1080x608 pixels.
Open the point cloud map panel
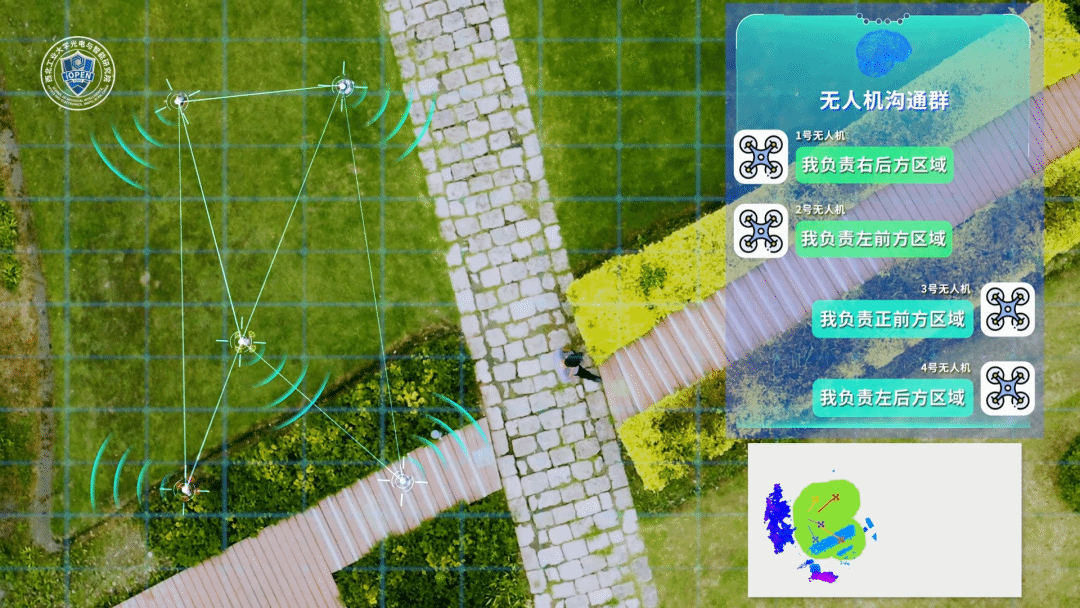(884, 520)
